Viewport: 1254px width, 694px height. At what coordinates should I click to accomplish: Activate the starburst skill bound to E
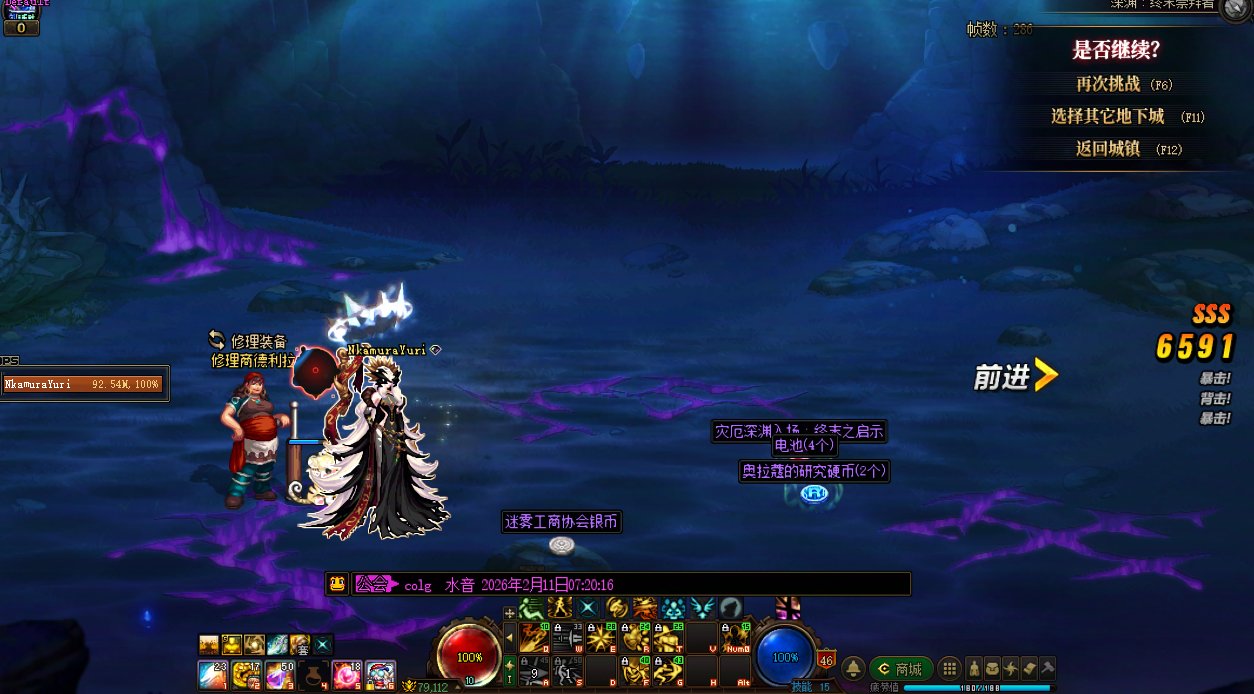[601, 637]
